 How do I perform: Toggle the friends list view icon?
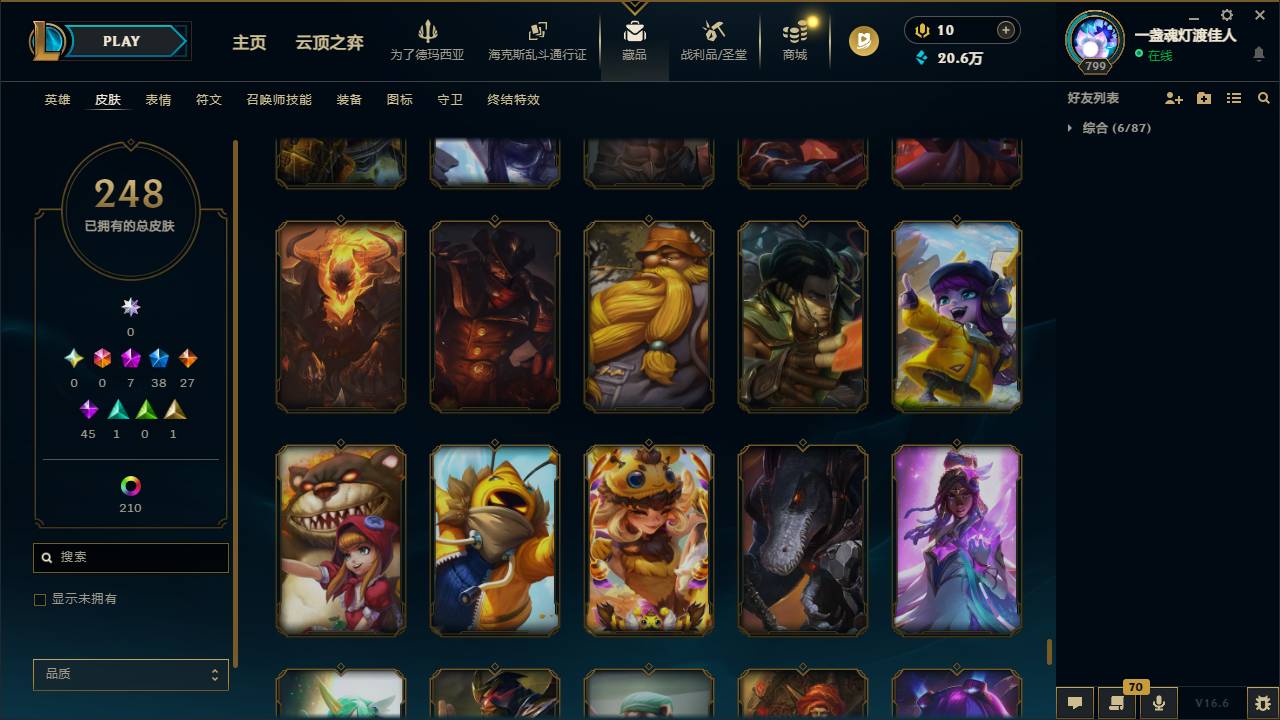(x=1233, y=98)
